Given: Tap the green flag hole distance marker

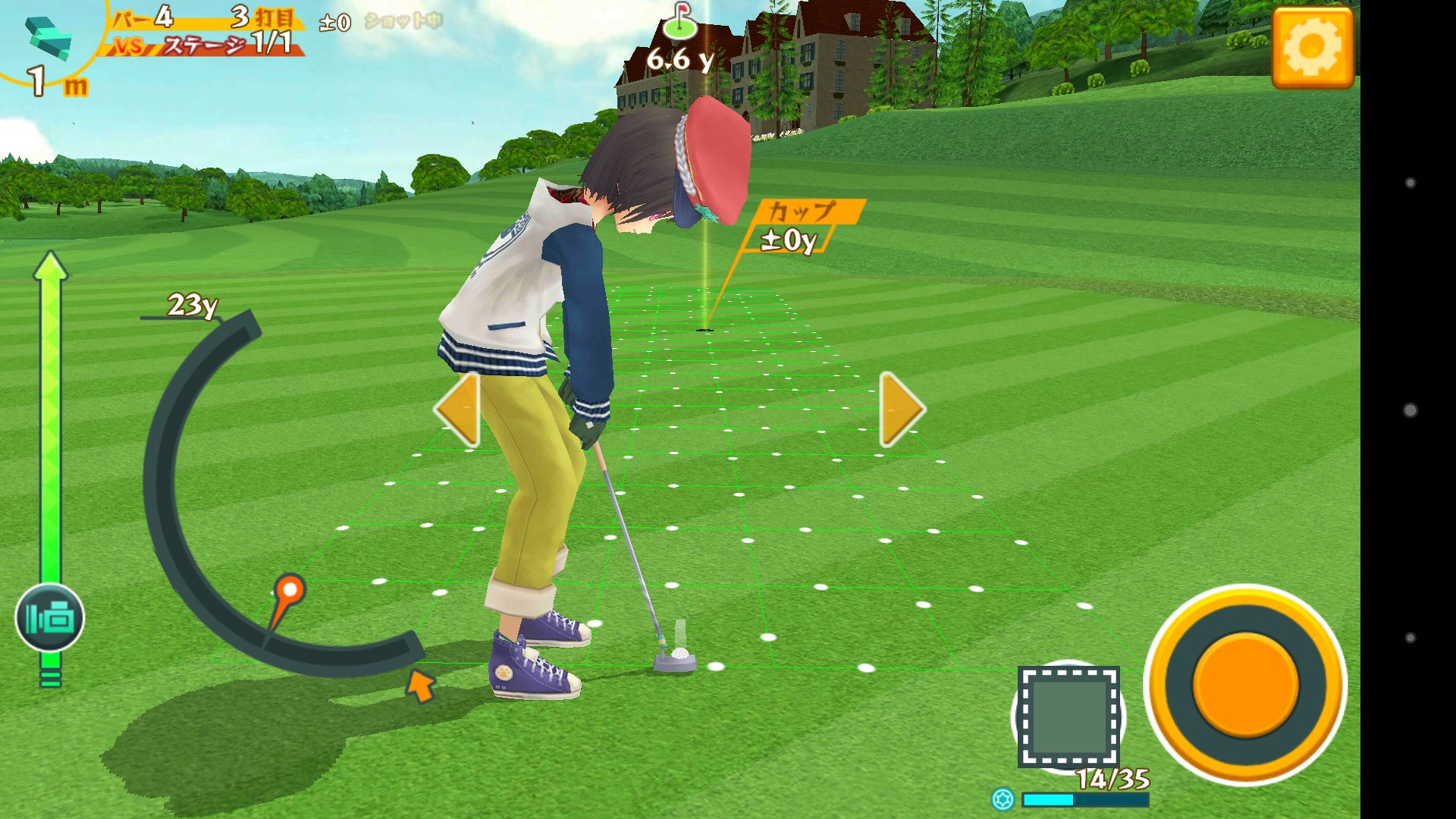Looking at the screenshot, I should 680,23.
